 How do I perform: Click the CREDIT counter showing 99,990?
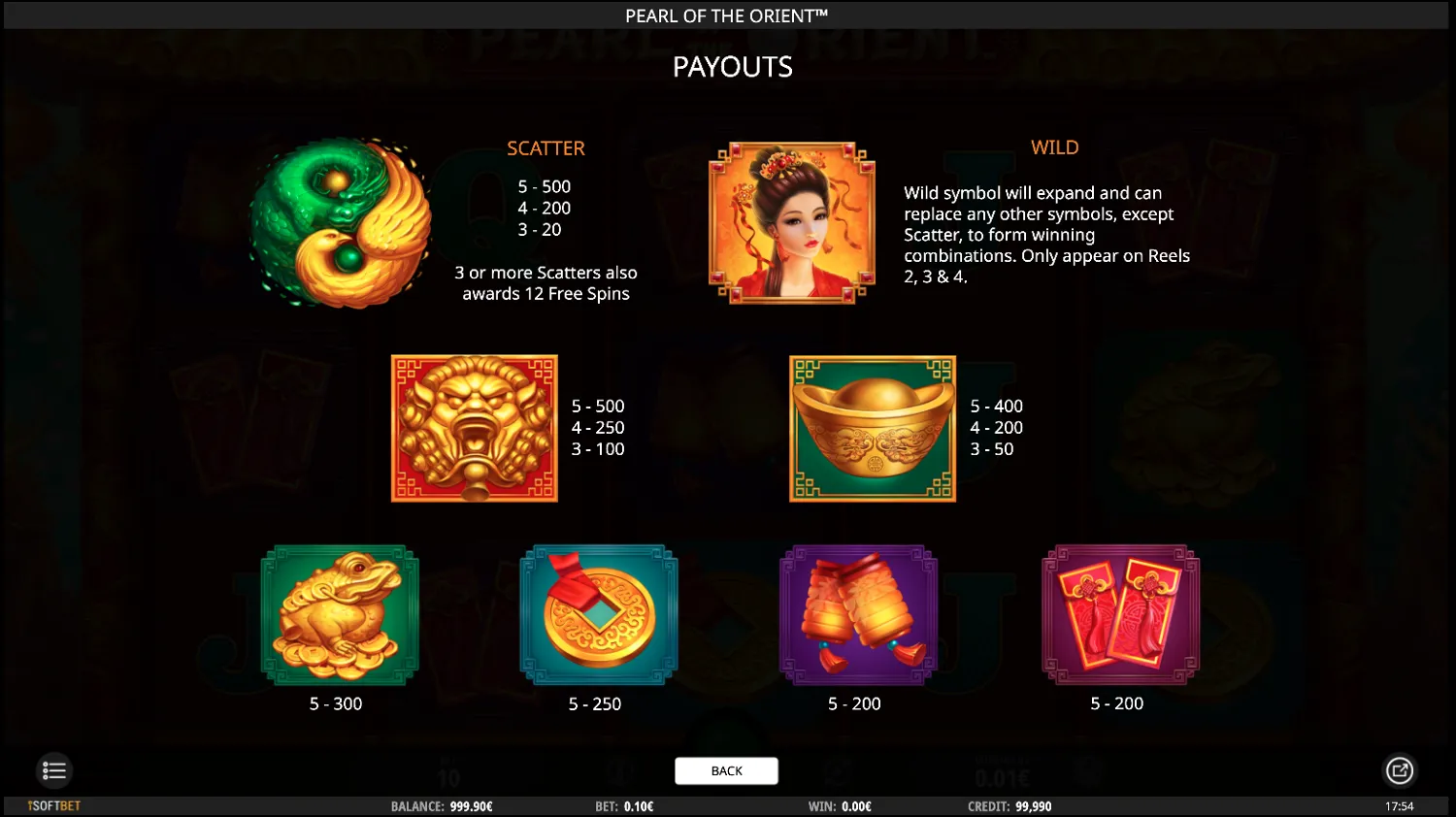[x=1010, y=805]
